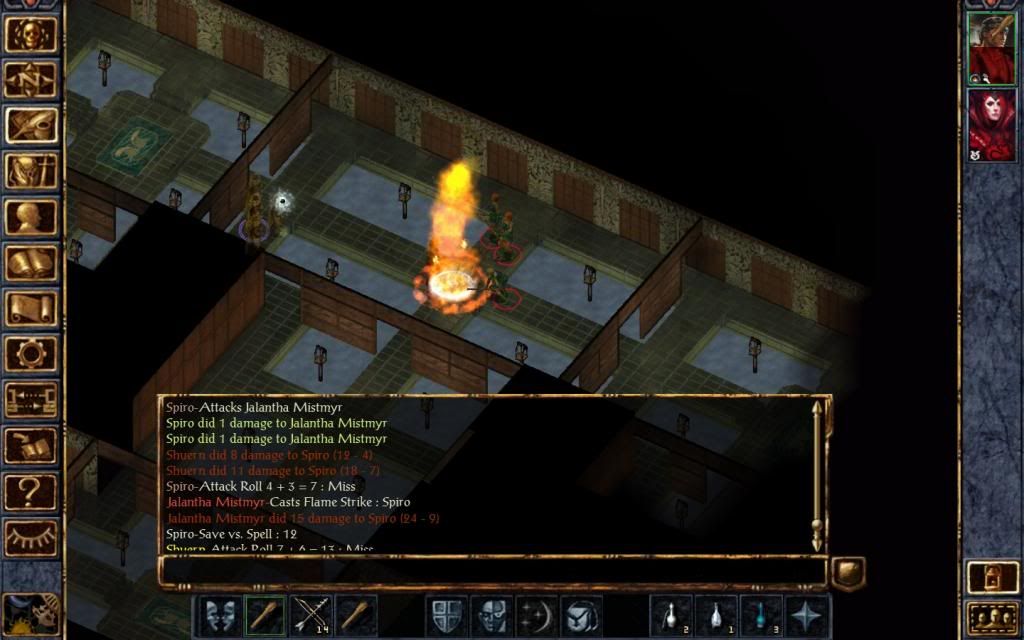
Task: Use the blue potion quick item
Action: (761, 615)
